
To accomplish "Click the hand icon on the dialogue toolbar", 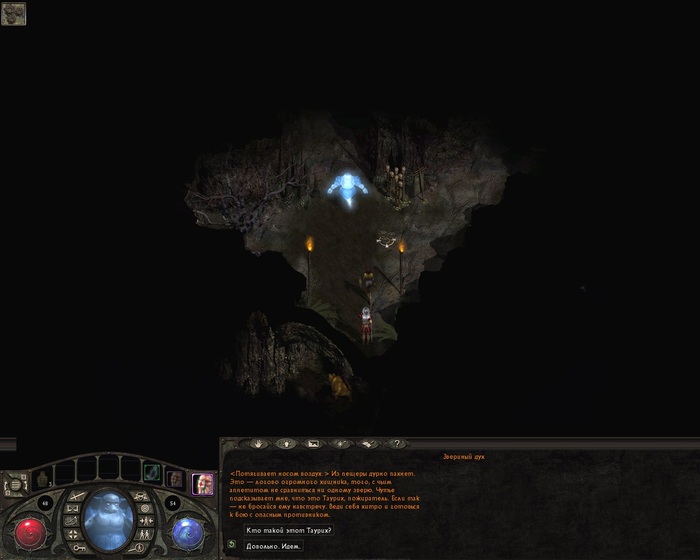I will [258, 443].
